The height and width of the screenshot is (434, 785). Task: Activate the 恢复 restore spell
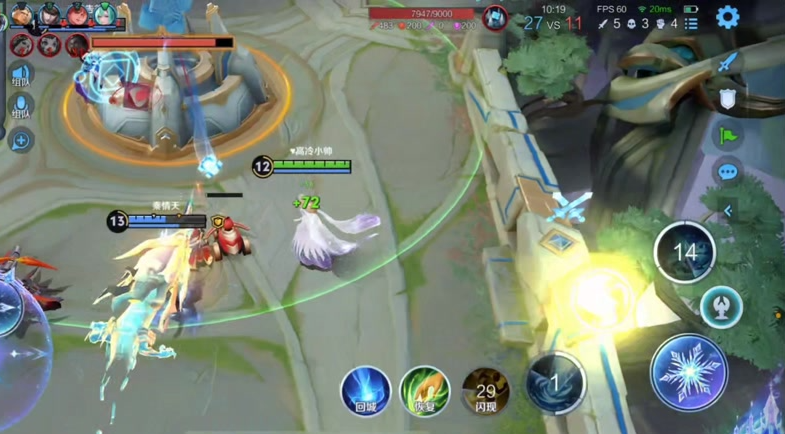coord(425,390)
